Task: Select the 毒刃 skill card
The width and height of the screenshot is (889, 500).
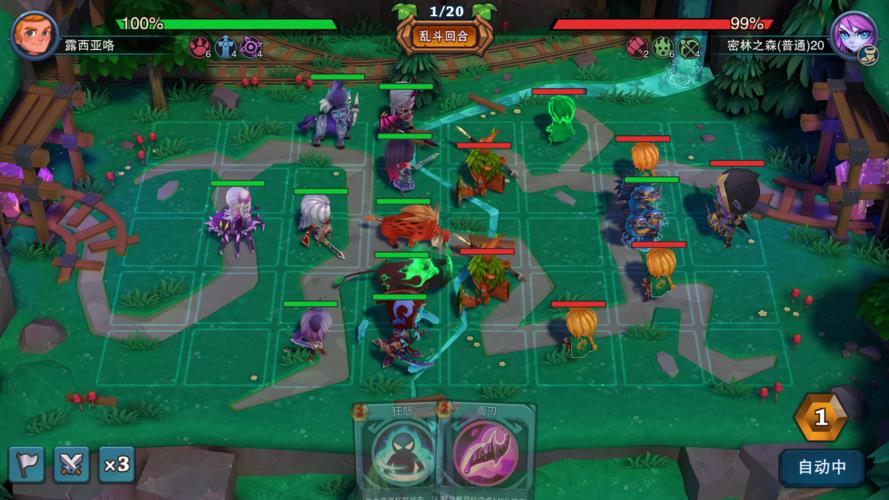Action: coord(485,450)
